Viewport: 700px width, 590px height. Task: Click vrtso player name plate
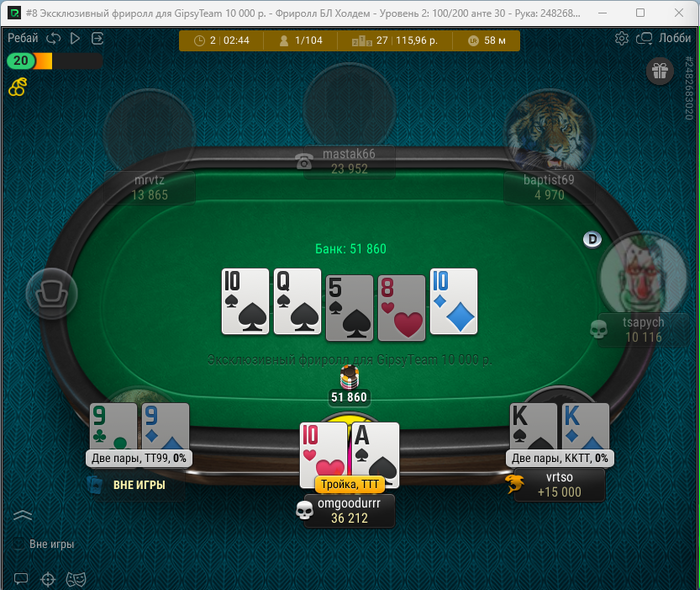559,485
